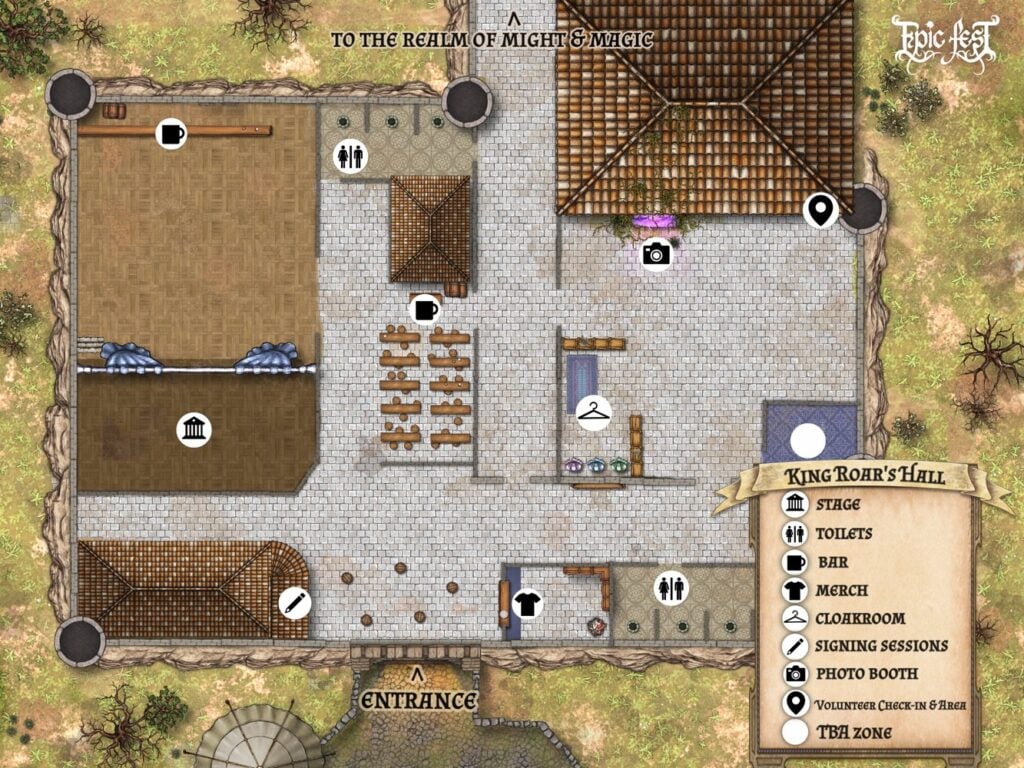Choose the signing sessions pencil marker on the map

(295, 602)
